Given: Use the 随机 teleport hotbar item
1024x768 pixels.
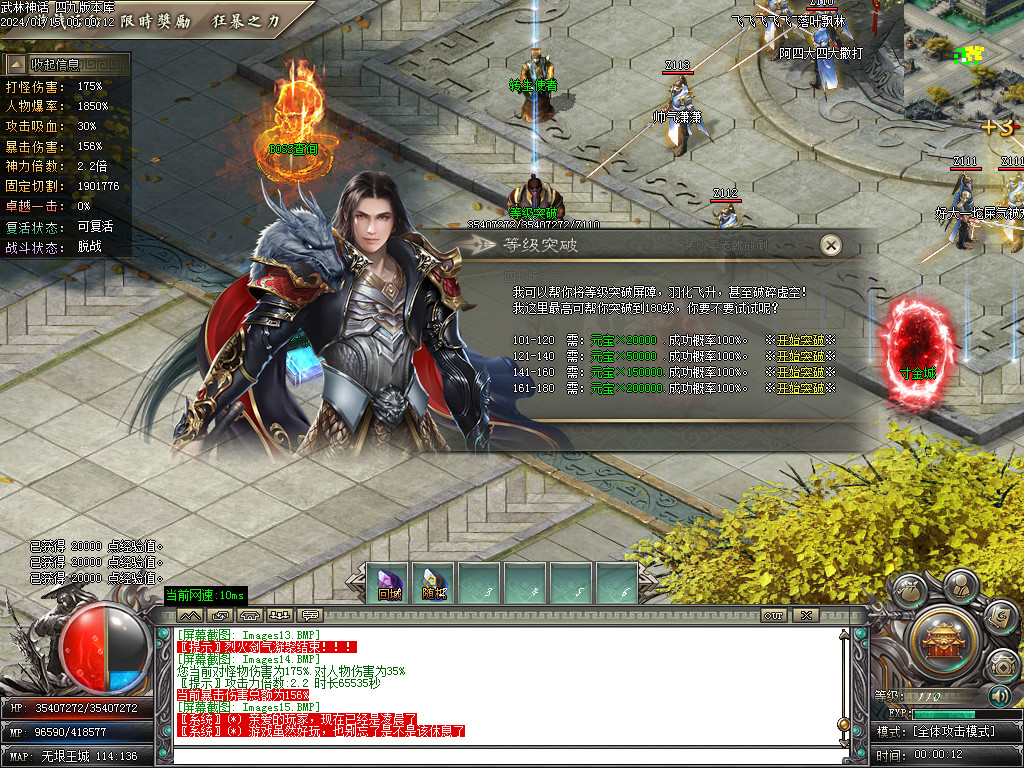Looking at the screenshot, I should pyautogui.click(x=433, y=584).
